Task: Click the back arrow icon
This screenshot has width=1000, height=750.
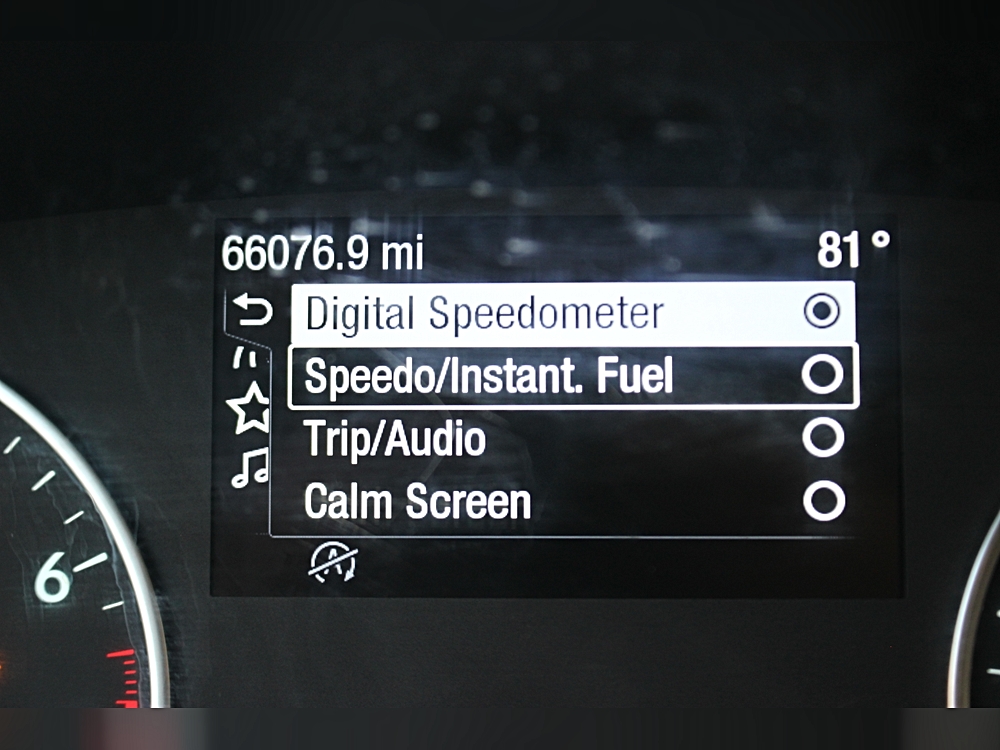Action: click(252, 313)
